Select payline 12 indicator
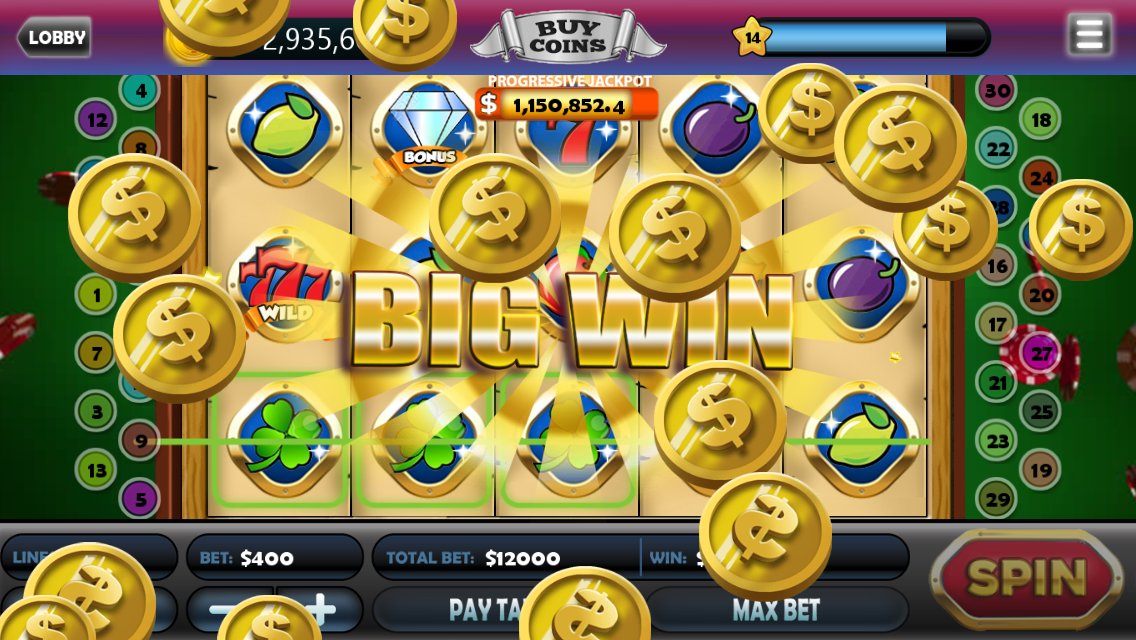 pyautogui.click(x=96, y=121)
